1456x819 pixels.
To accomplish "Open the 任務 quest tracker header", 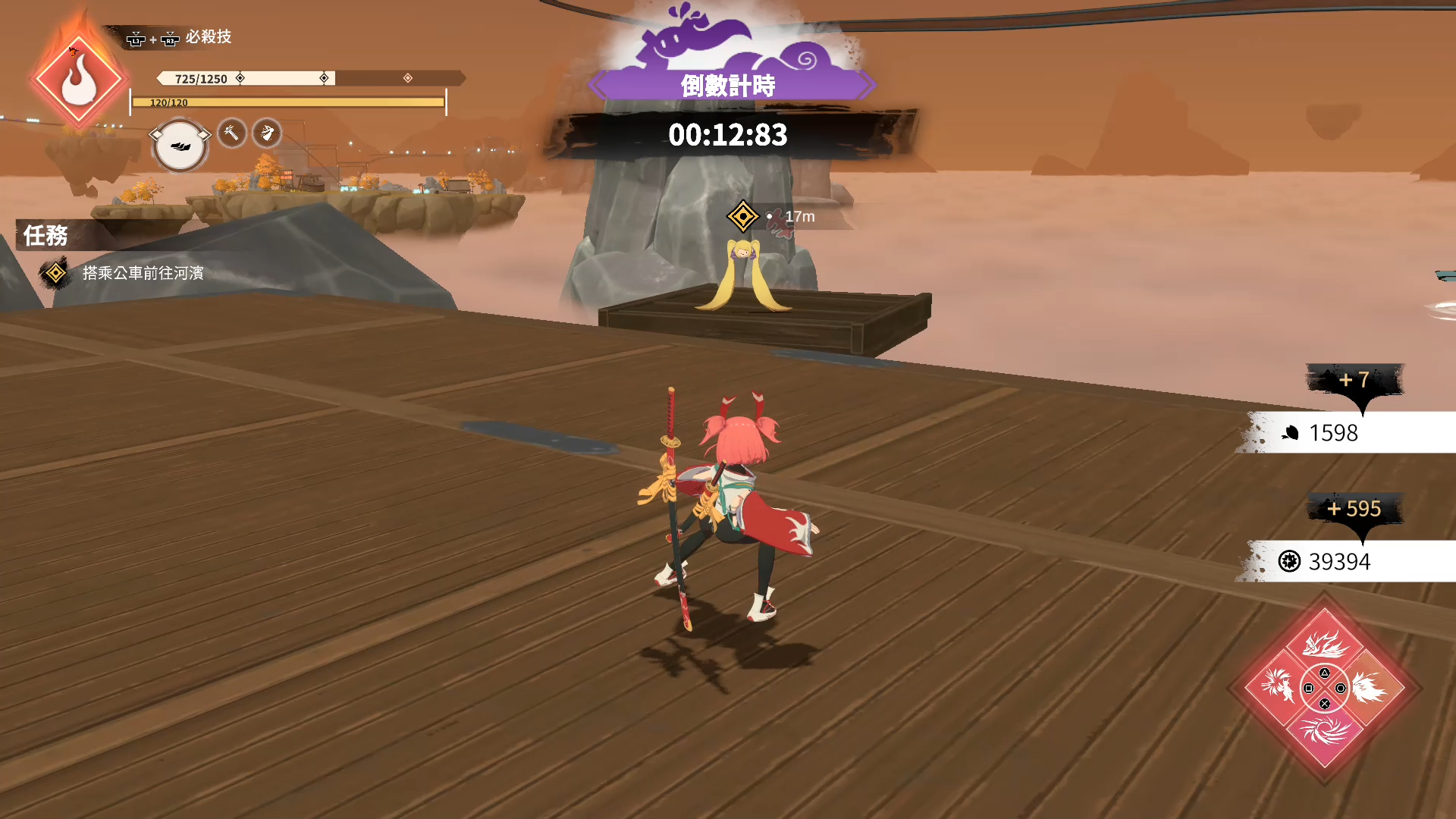I will pos(45,236).
